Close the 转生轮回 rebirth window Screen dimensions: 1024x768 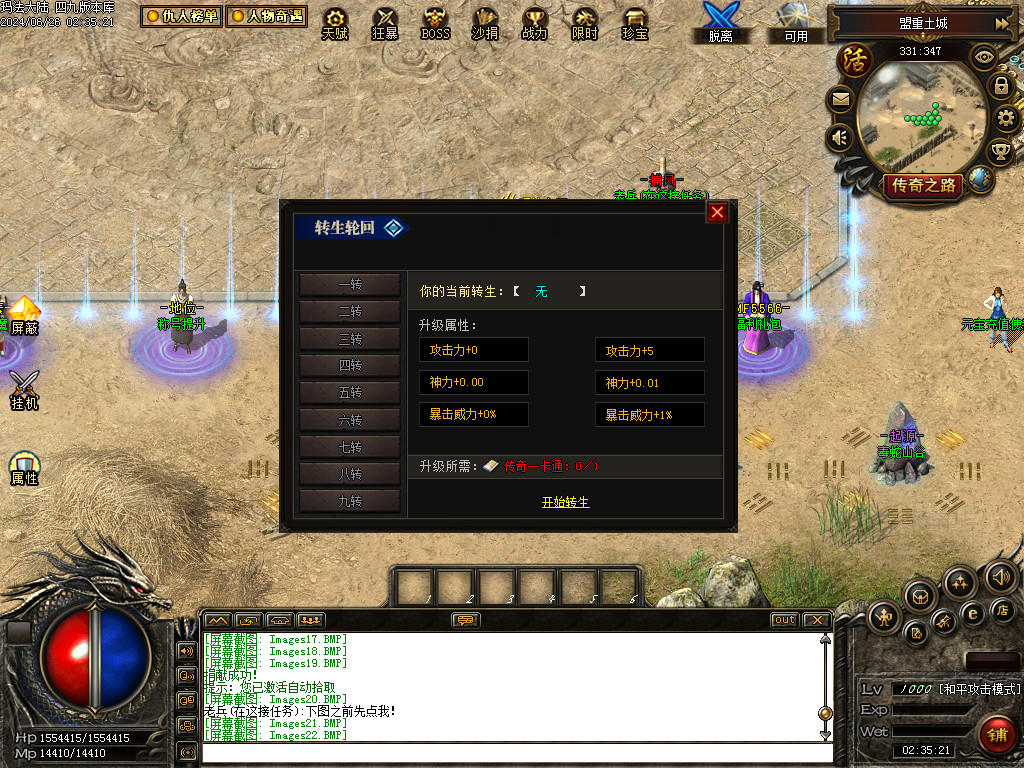click(717, 212)
